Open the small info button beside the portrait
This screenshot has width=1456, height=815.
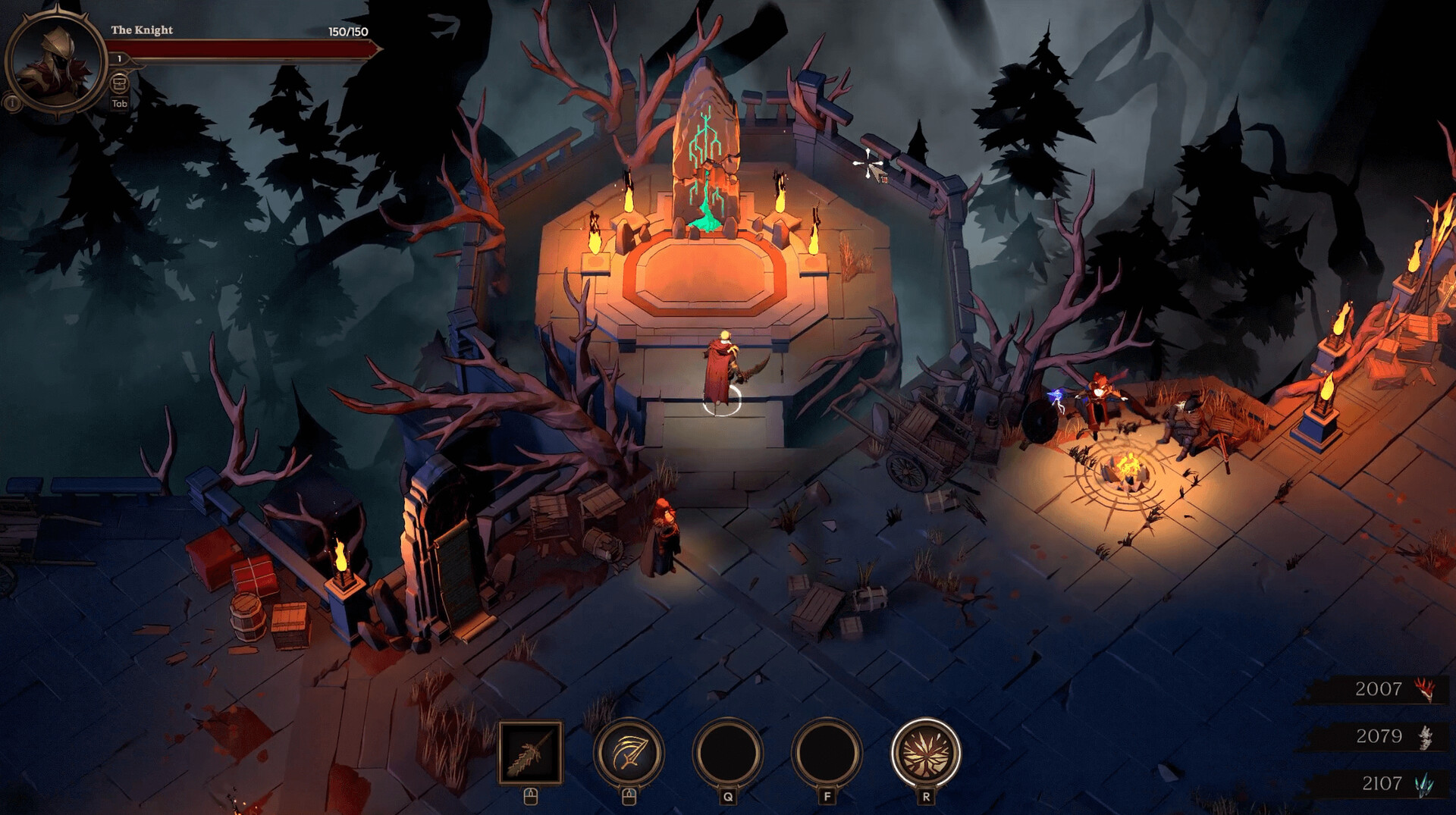click(x=12, y=102)
